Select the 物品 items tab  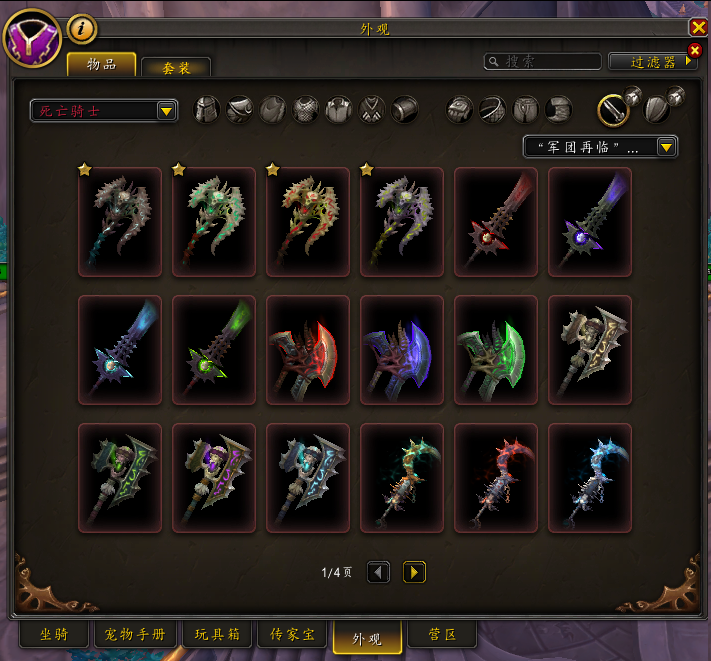point(102,65)
